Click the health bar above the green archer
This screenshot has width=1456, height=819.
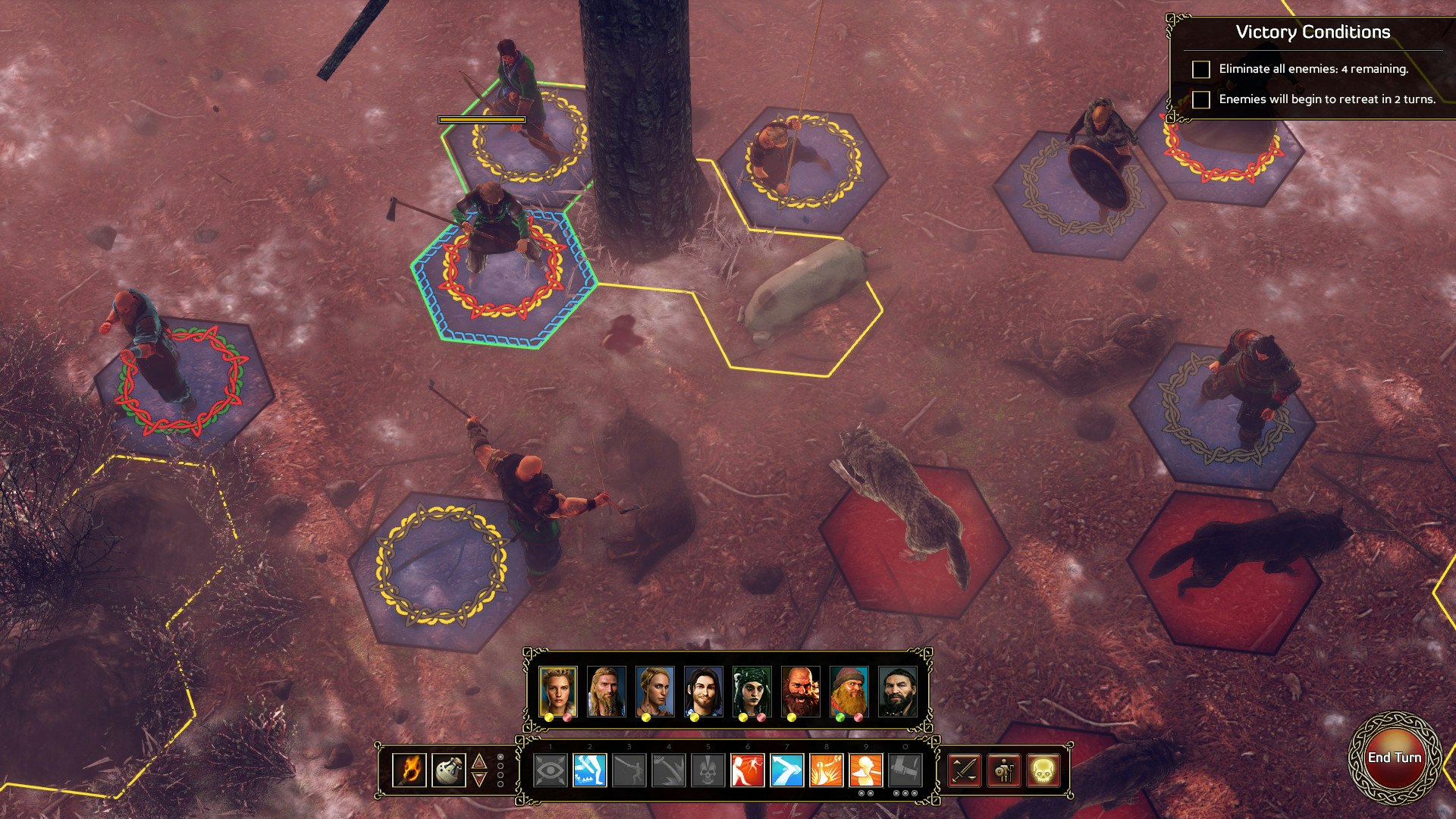pos(481,118)
